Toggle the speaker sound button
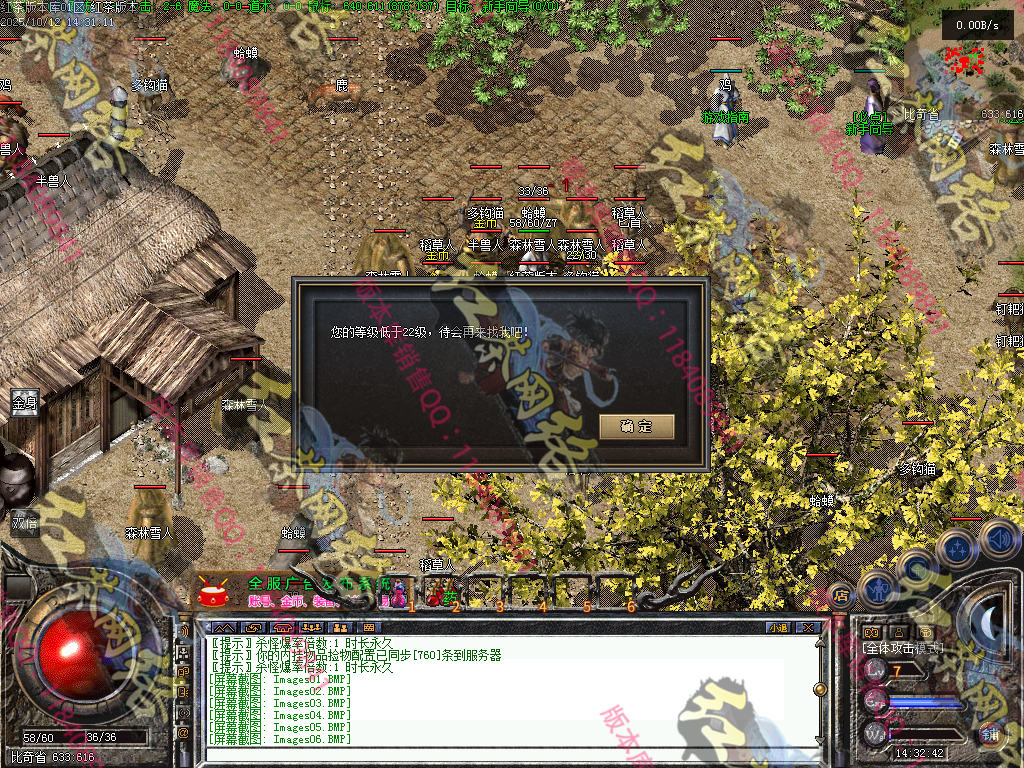The image size is (1024, 768). click(998, 537)
